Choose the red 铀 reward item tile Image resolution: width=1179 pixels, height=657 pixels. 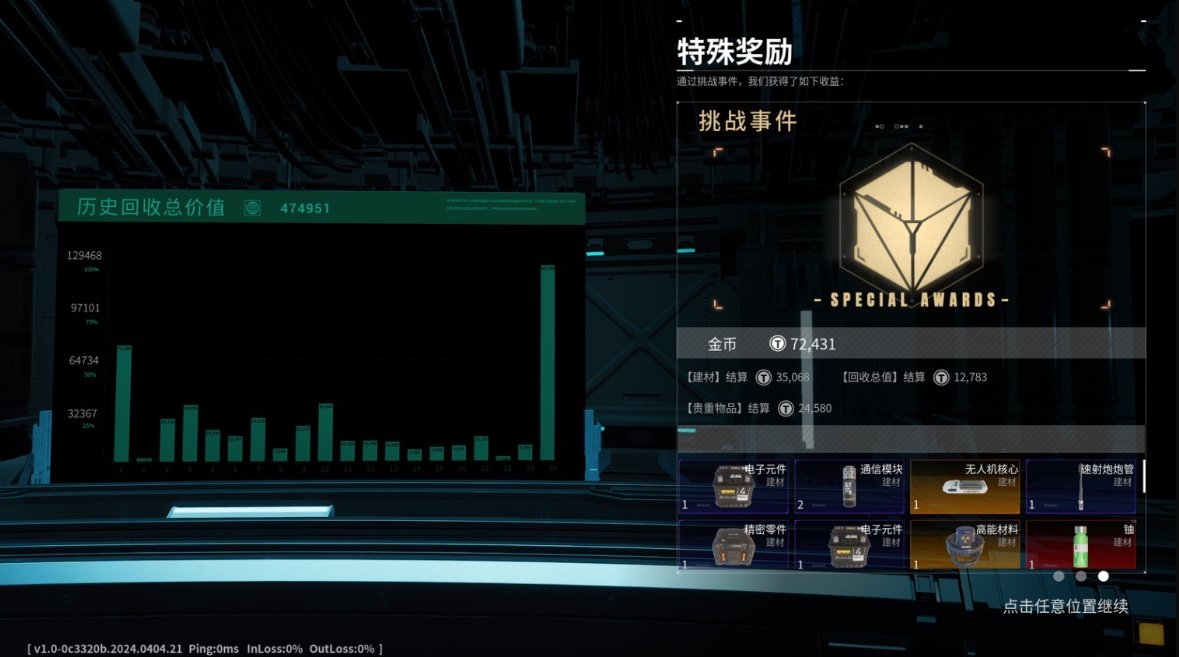coord(1080,544)
